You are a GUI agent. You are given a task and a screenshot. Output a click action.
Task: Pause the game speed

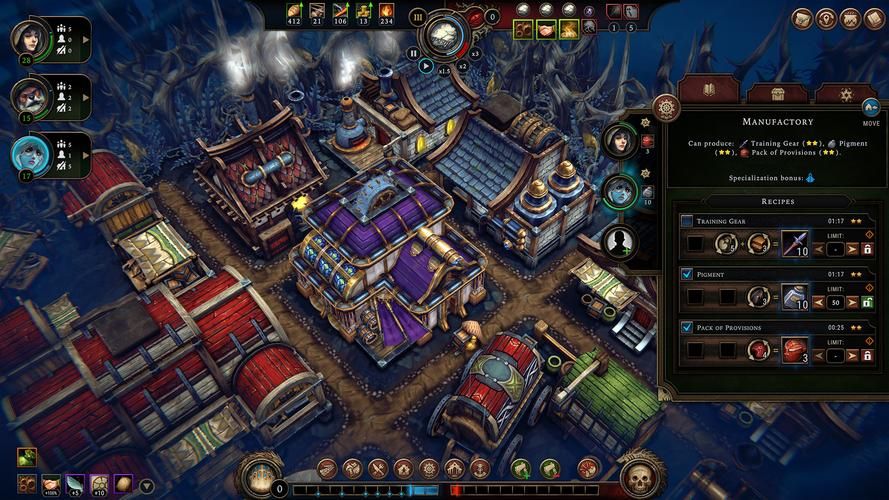click(x=414, y=53)
